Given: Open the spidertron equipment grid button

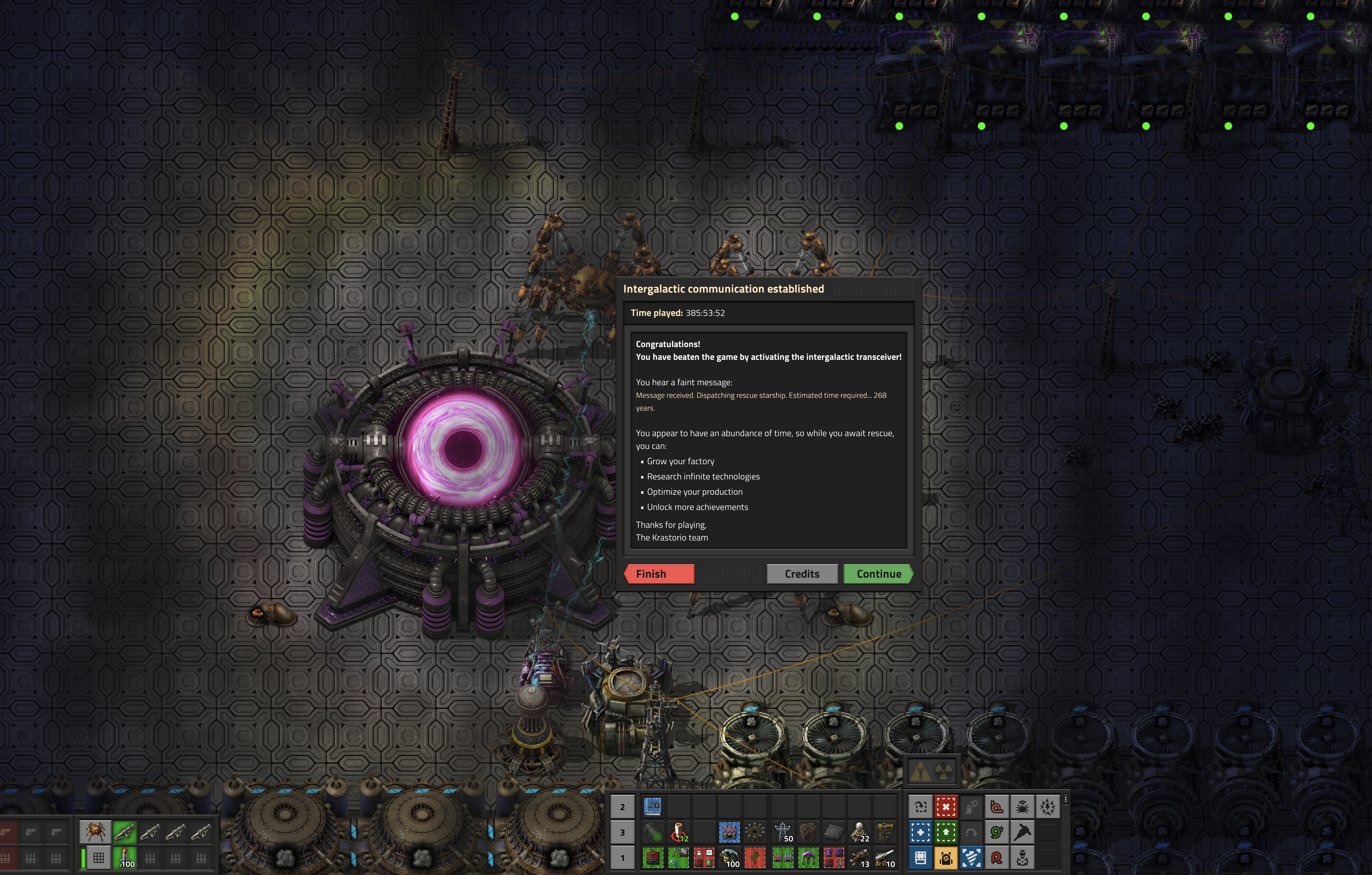Looking at the screenshot, I should (x=99, y=857).
